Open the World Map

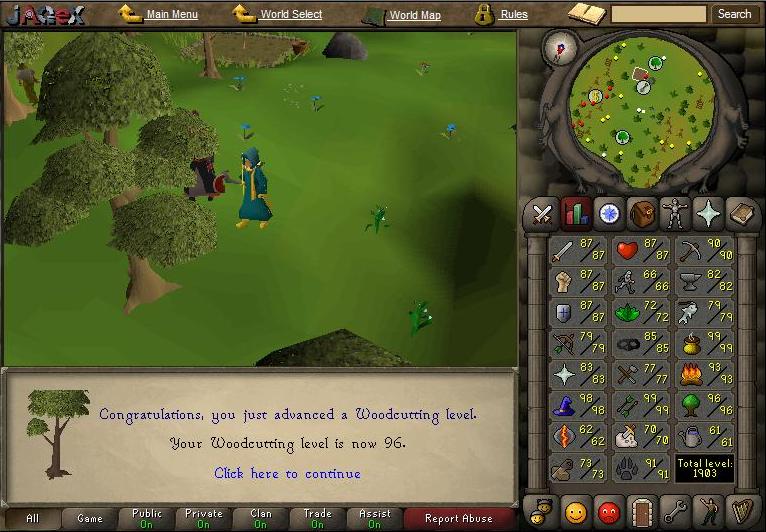tap(414, 15)
